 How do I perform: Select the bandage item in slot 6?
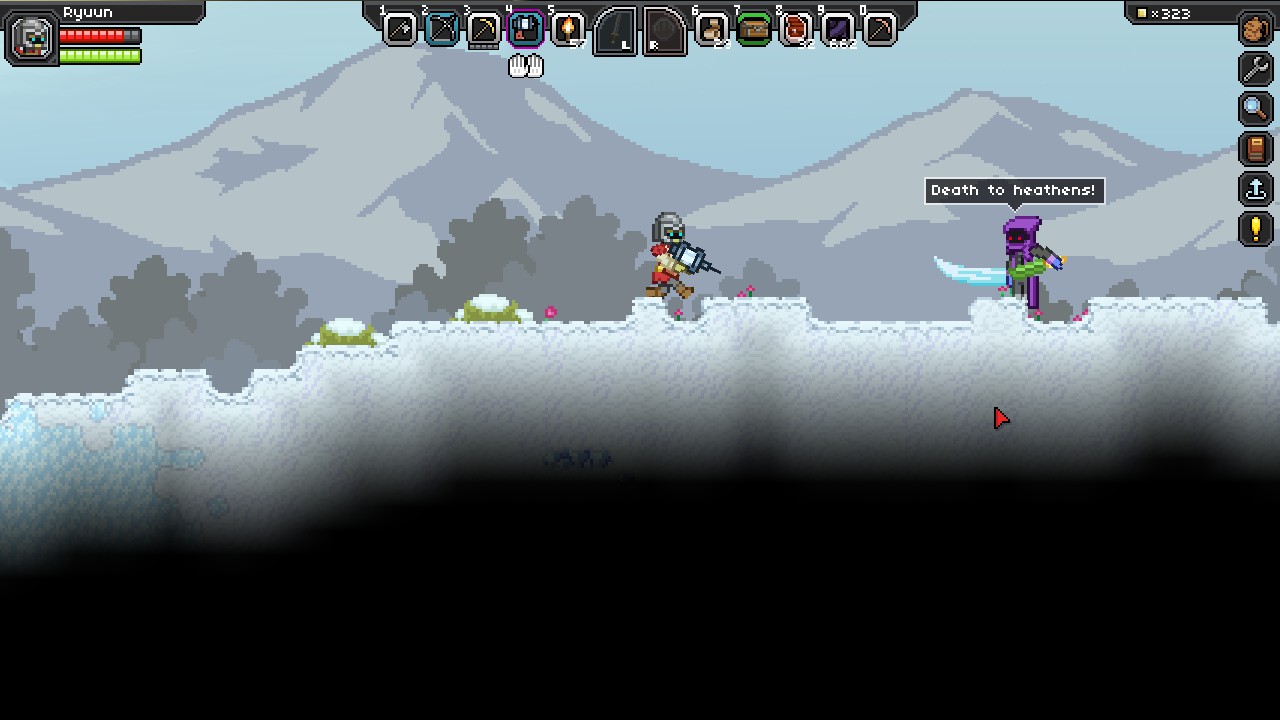[x=711, y=29]
